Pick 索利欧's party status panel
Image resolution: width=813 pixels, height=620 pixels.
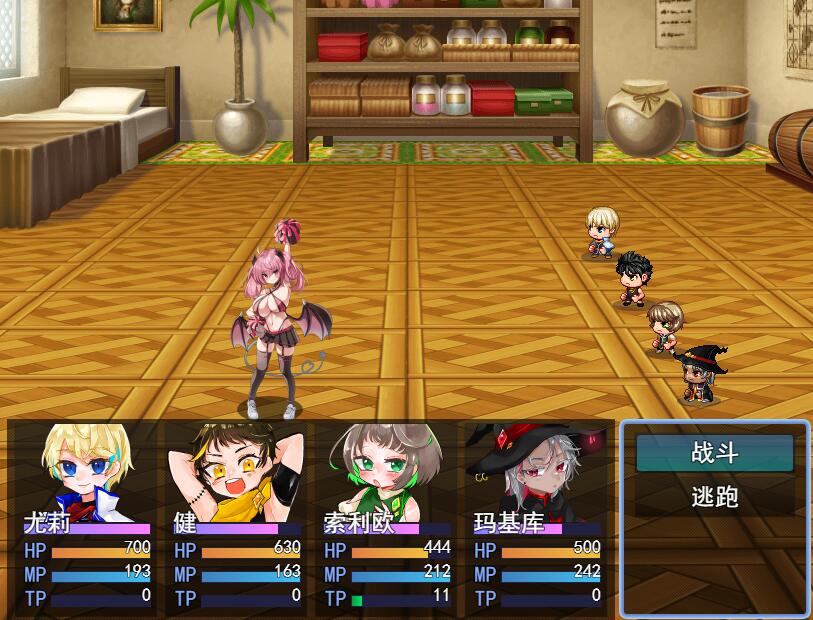coord(387,516)
